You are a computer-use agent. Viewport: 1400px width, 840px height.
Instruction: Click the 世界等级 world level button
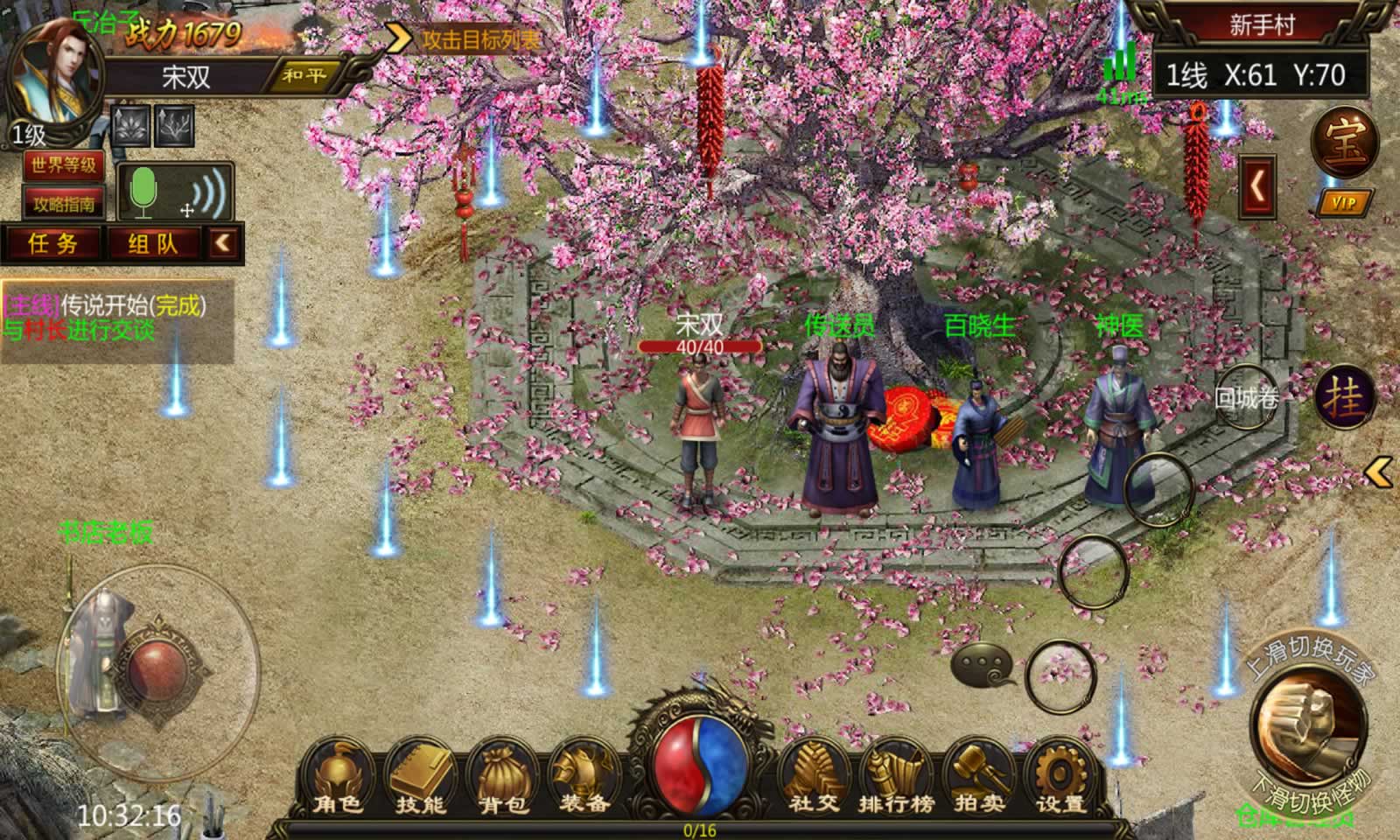[63, 165]
